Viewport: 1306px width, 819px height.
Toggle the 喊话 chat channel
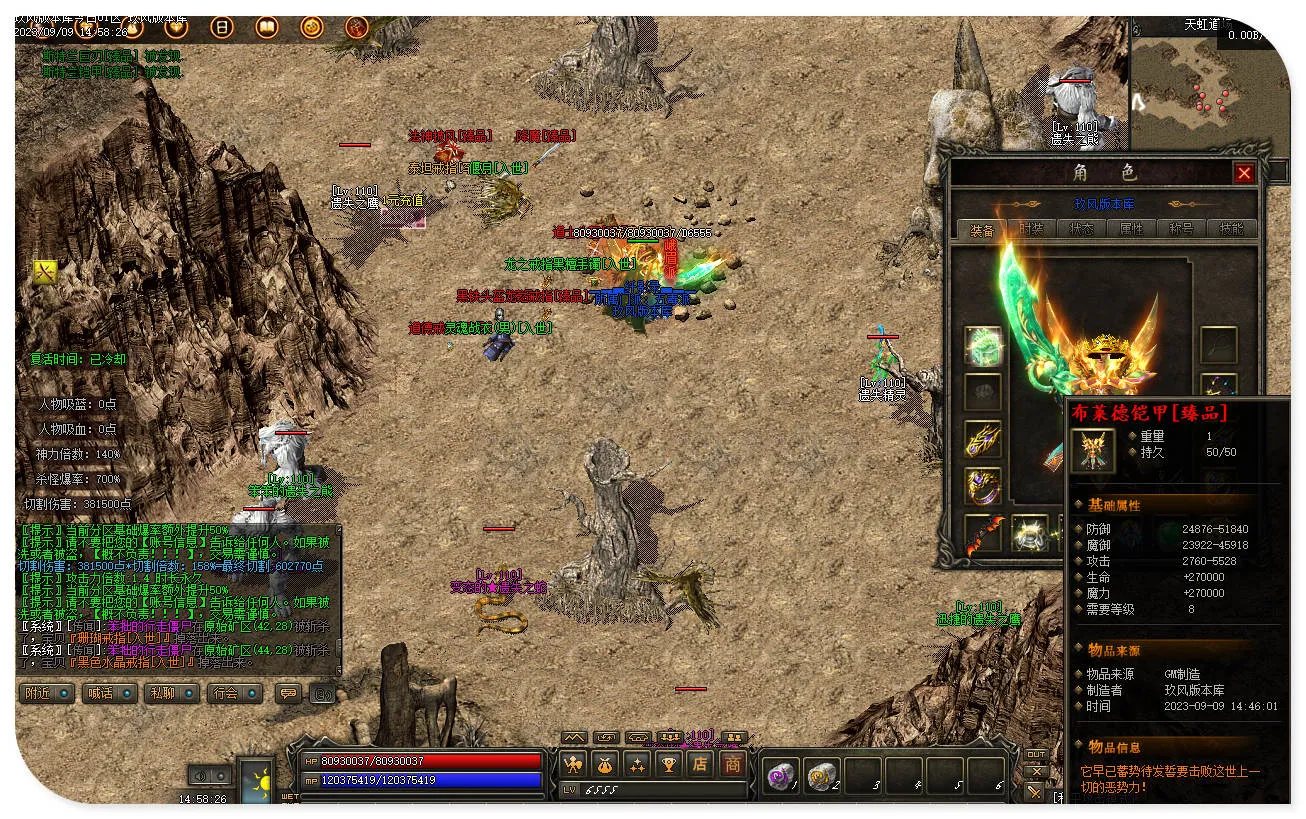pos(110,693)
